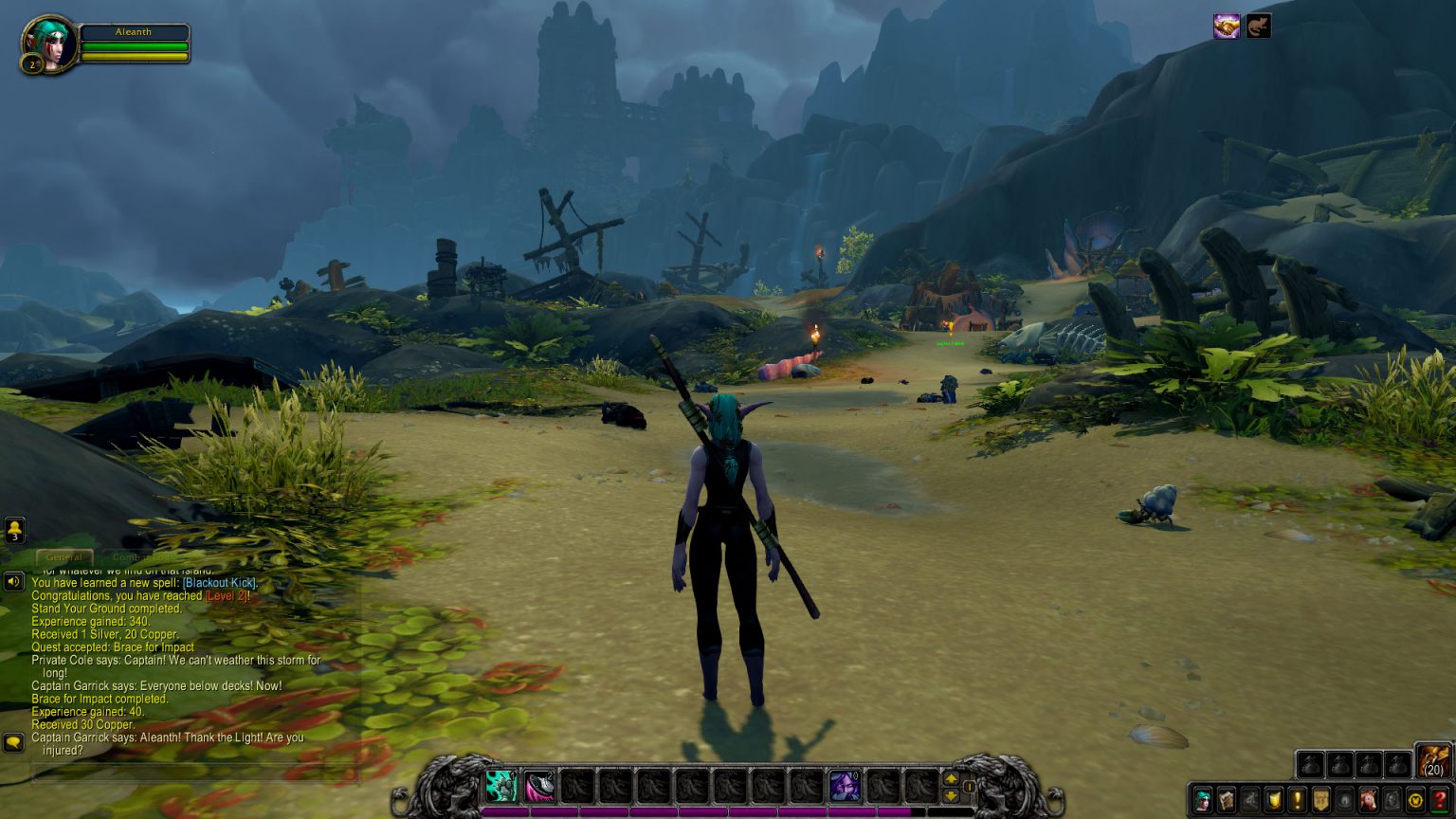This screenshot has height=819, width=1456.
Task: Activate the purple night elf racial ability
Action: [845, 786]
